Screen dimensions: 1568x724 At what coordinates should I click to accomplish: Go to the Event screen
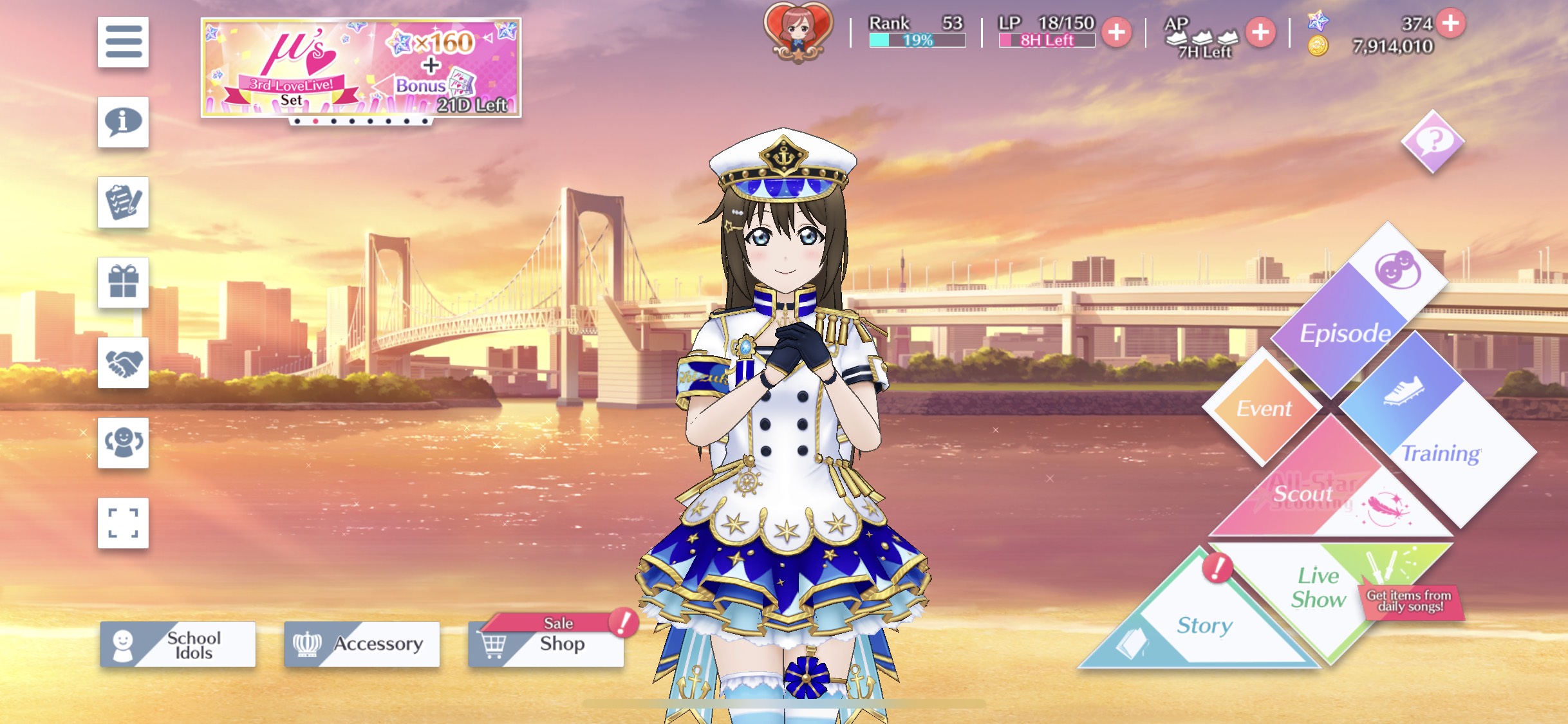[x=1264, y=408]
